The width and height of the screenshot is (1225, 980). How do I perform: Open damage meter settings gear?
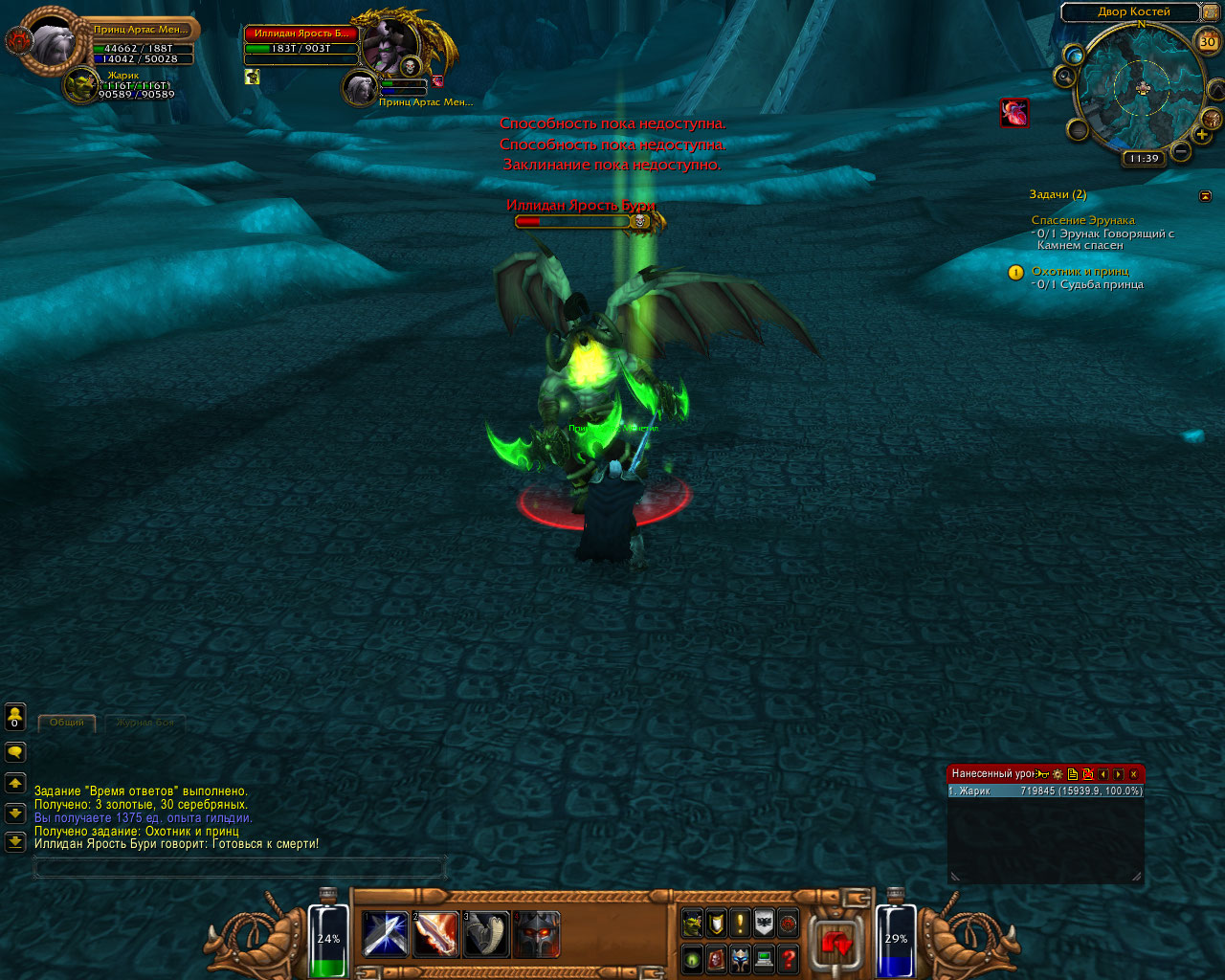pyautogui.click(x=1058, y=773)
